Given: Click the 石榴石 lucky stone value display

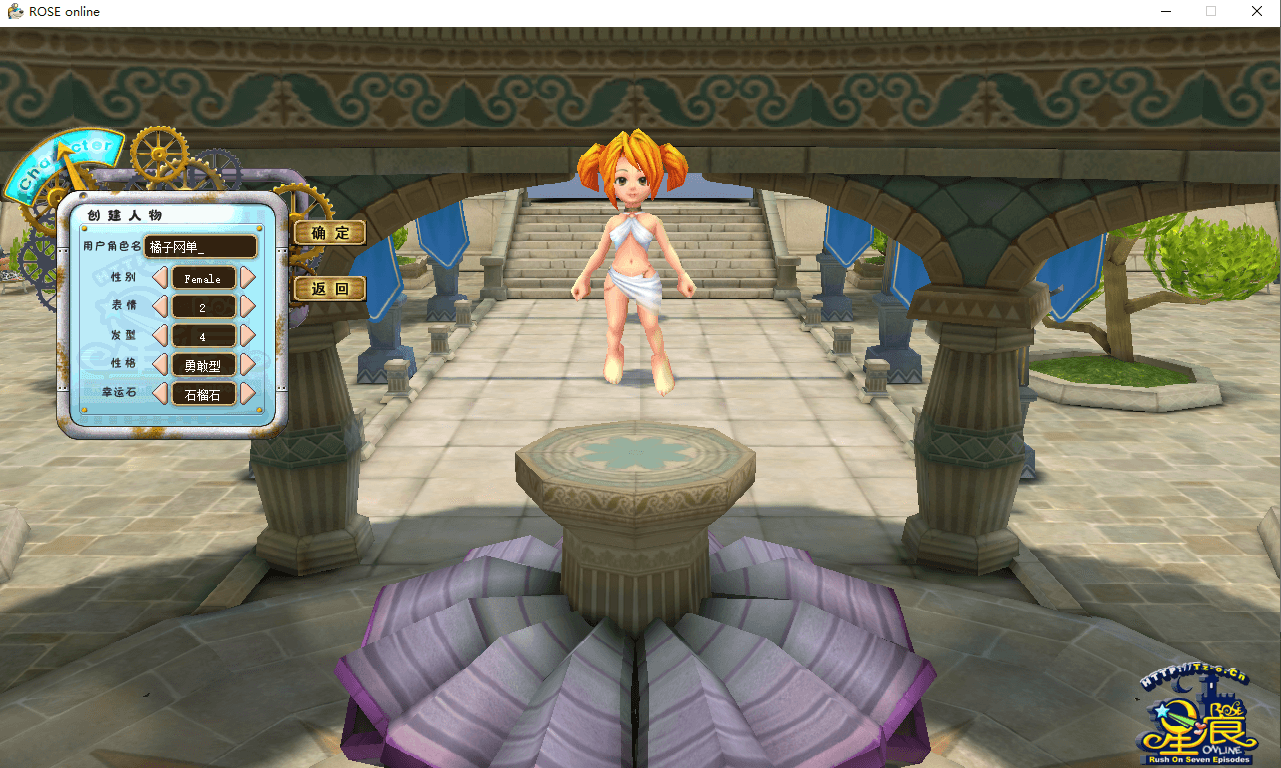Looking at the screenshot, I should (x=202, y=393).
